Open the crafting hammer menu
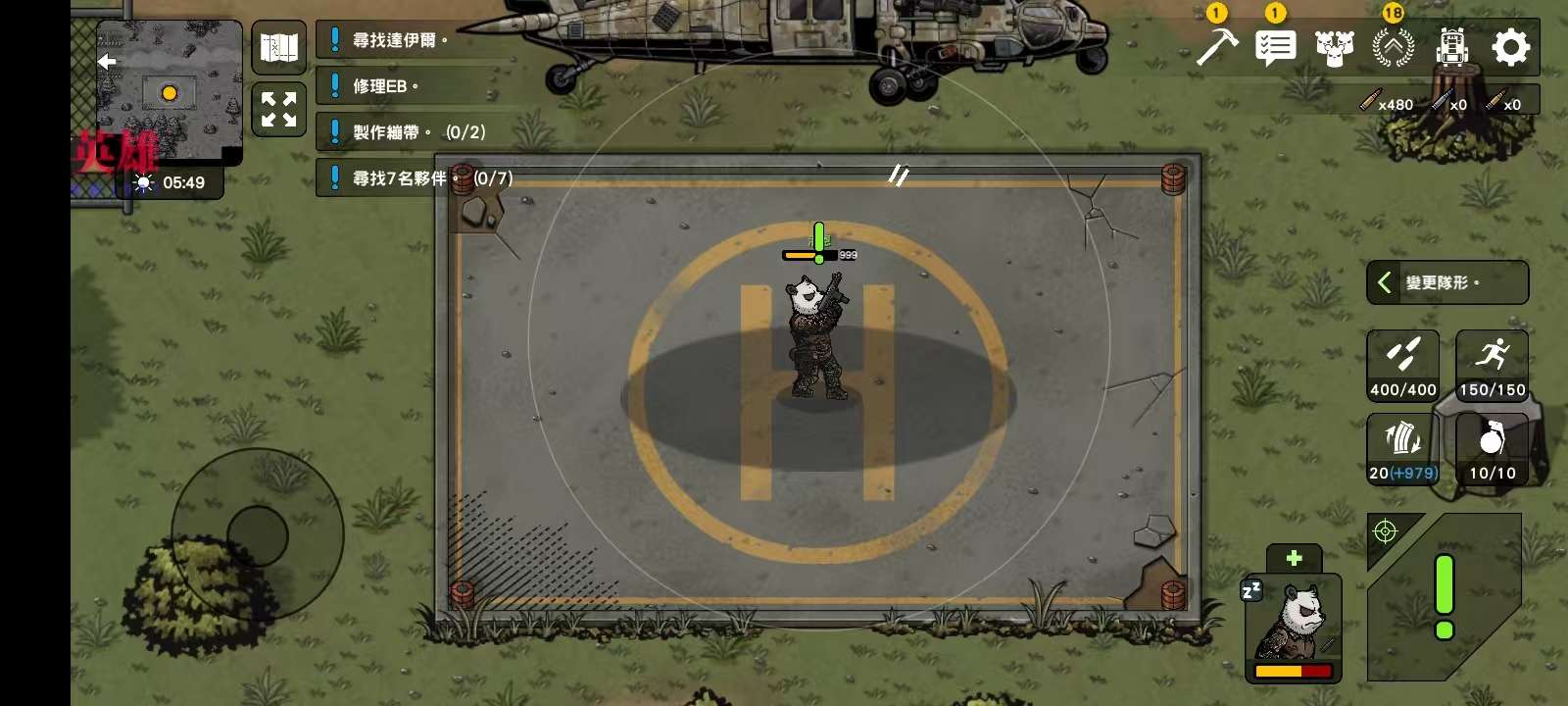This screenshot has height=706, width=1568. (x=1216, y=47)
